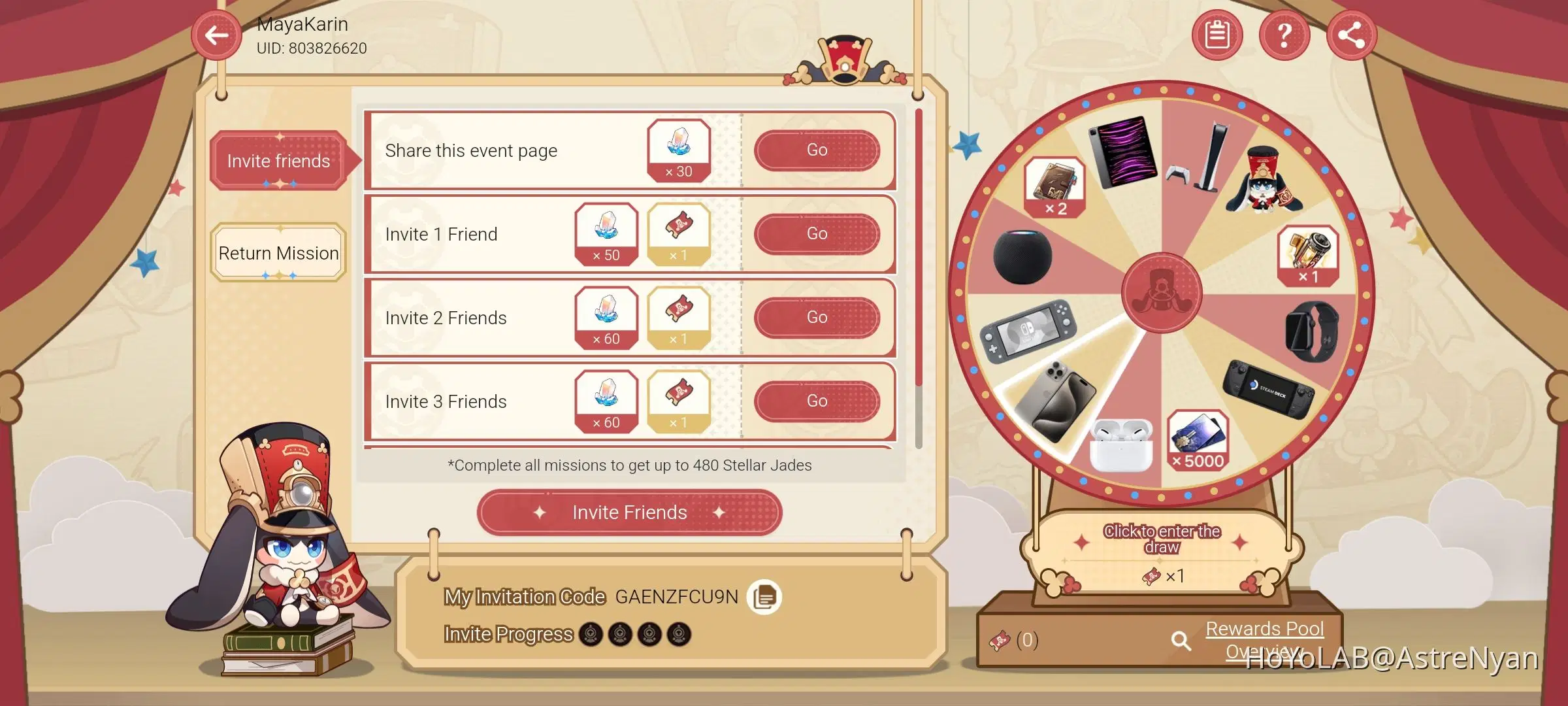
Task: Open the help question mark icon
Action: [1284, 35]
